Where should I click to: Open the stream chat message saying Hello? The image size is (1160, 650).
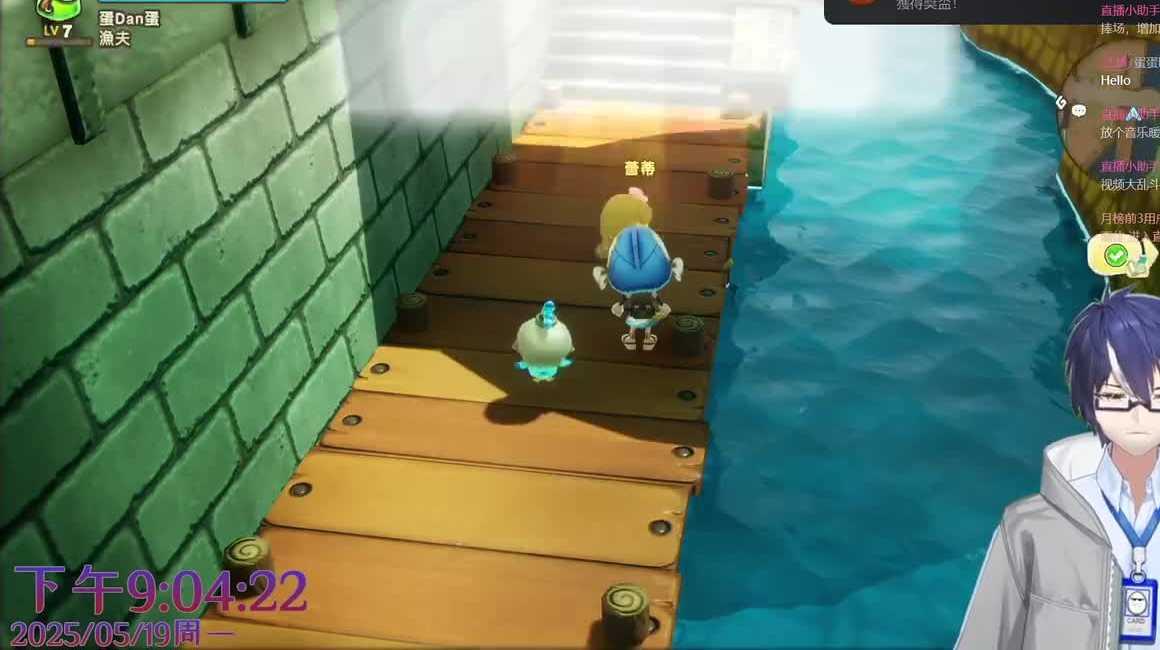pyautogui.click(x=1115, y=80)
